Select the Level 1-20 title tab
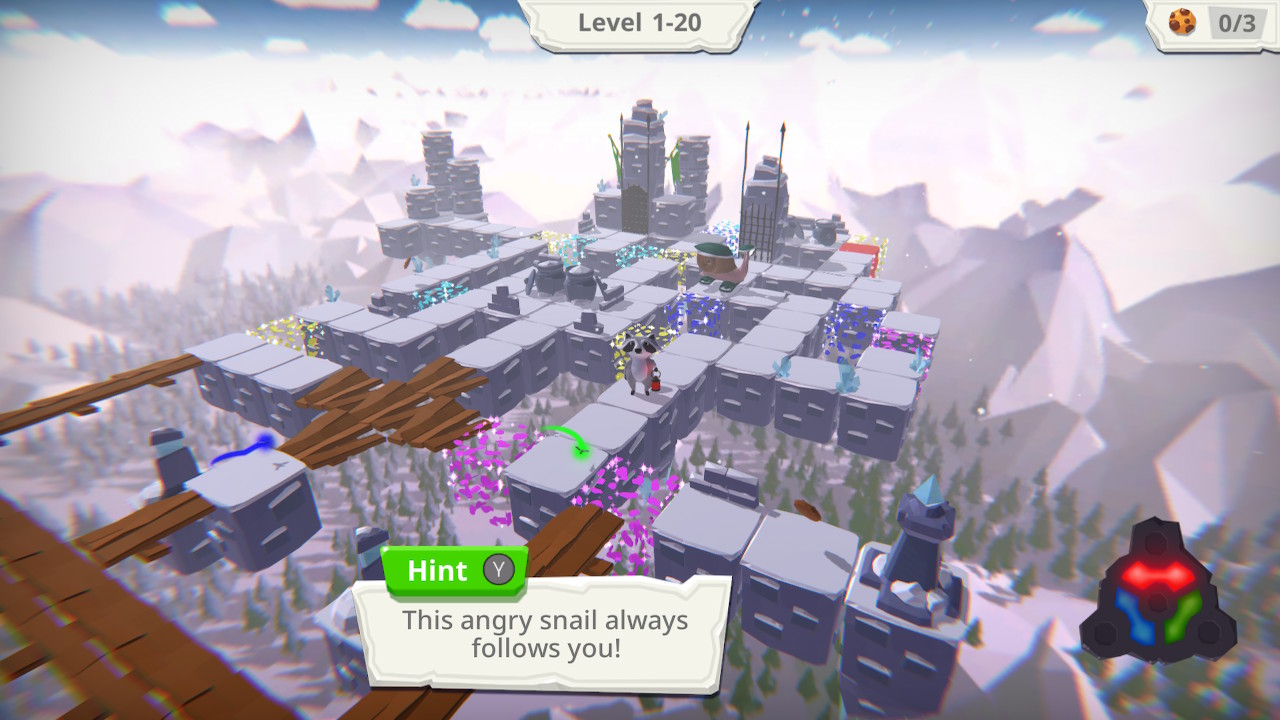Screen dimensions: 1280x720 pyautogui.click(x=640, y=22)
